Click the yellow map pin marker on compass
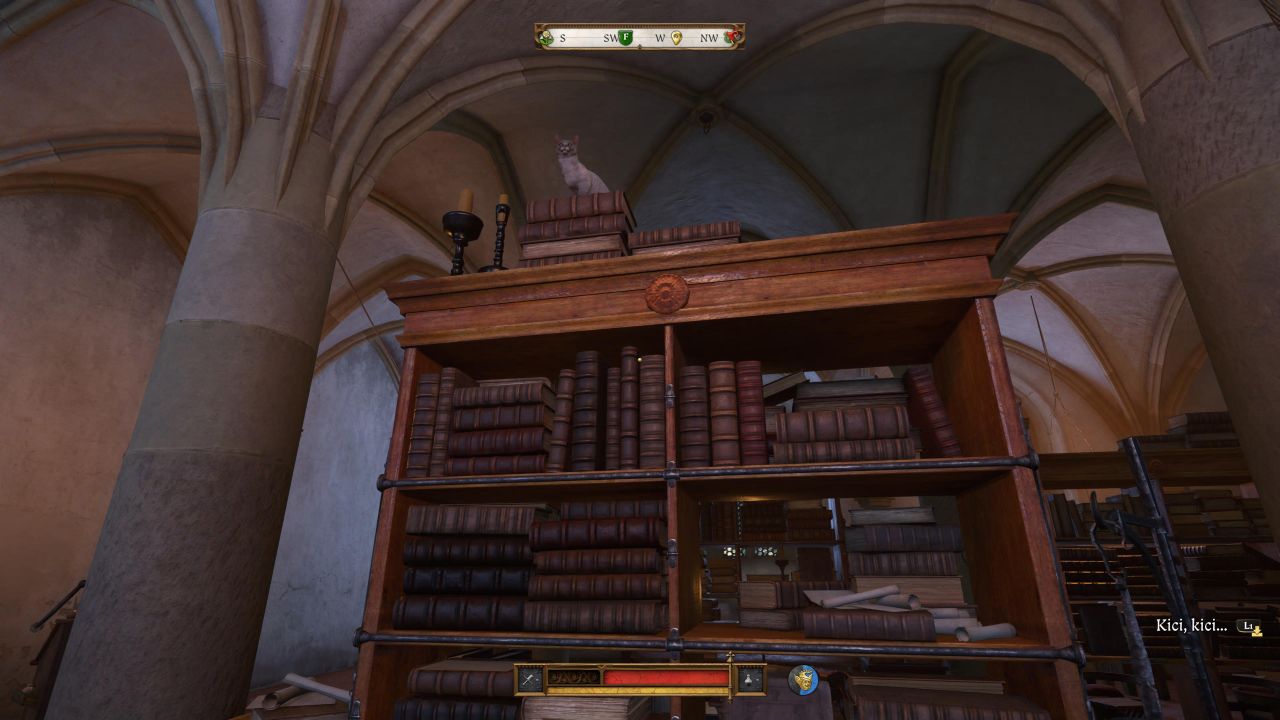 677,38
